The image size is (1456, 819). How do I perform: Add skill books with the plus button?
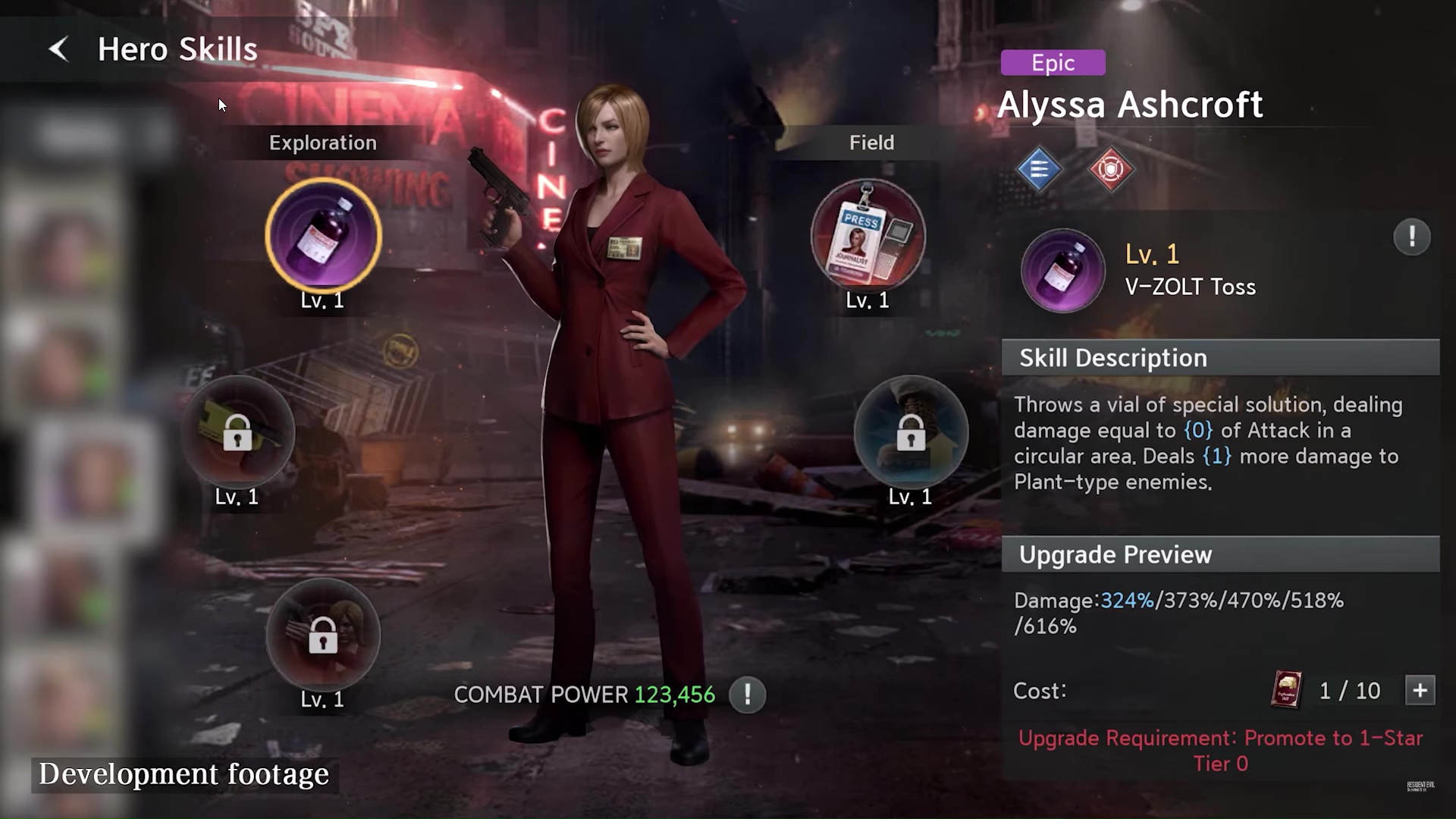1420,691
